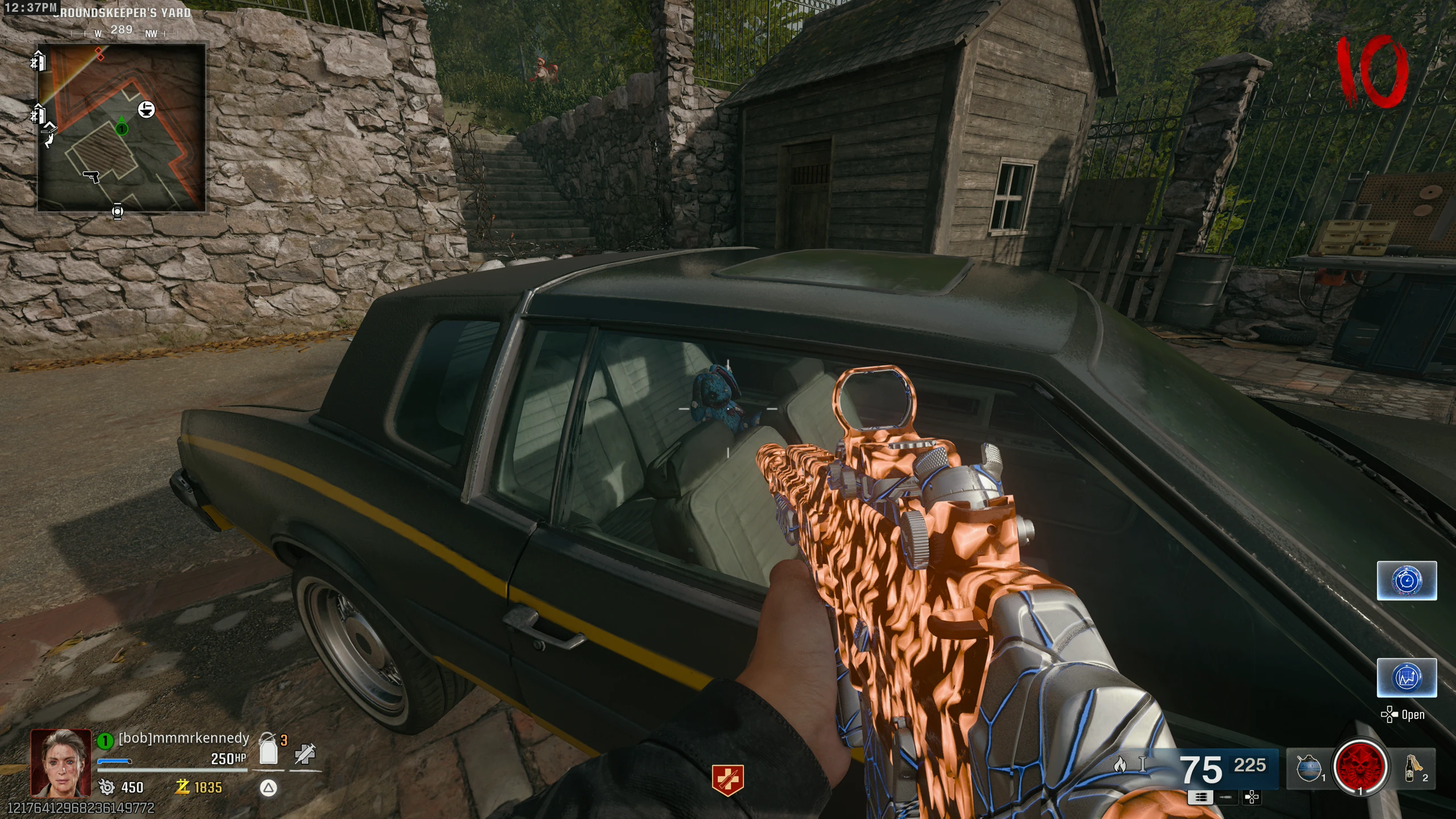Use the syringe self-revive icon

pyautogui.click(x=305, y=755)
